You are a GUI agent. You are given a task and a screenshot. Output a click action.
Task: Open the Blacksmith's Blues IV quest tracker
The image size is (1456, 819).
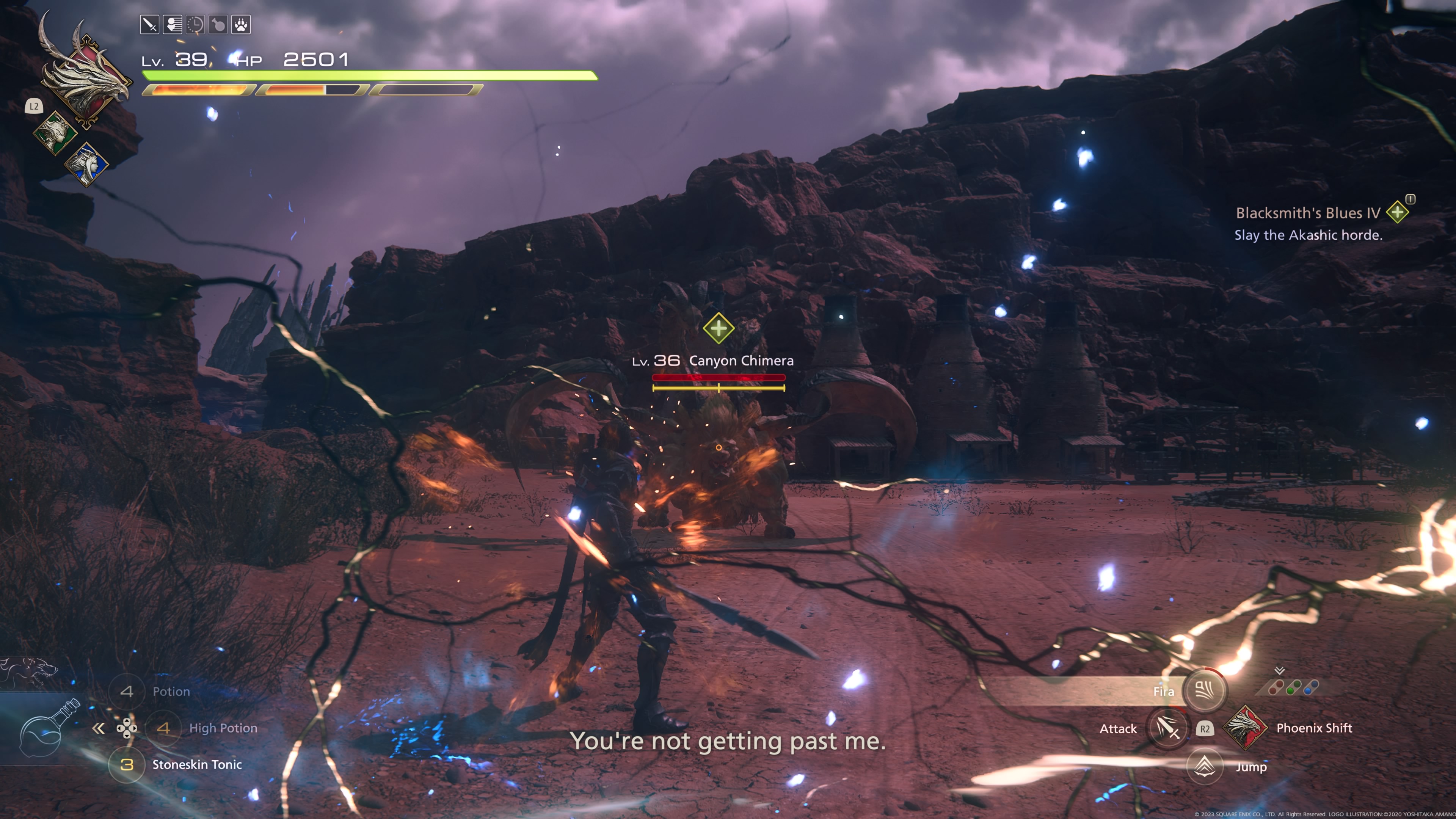click(1308, 213)
